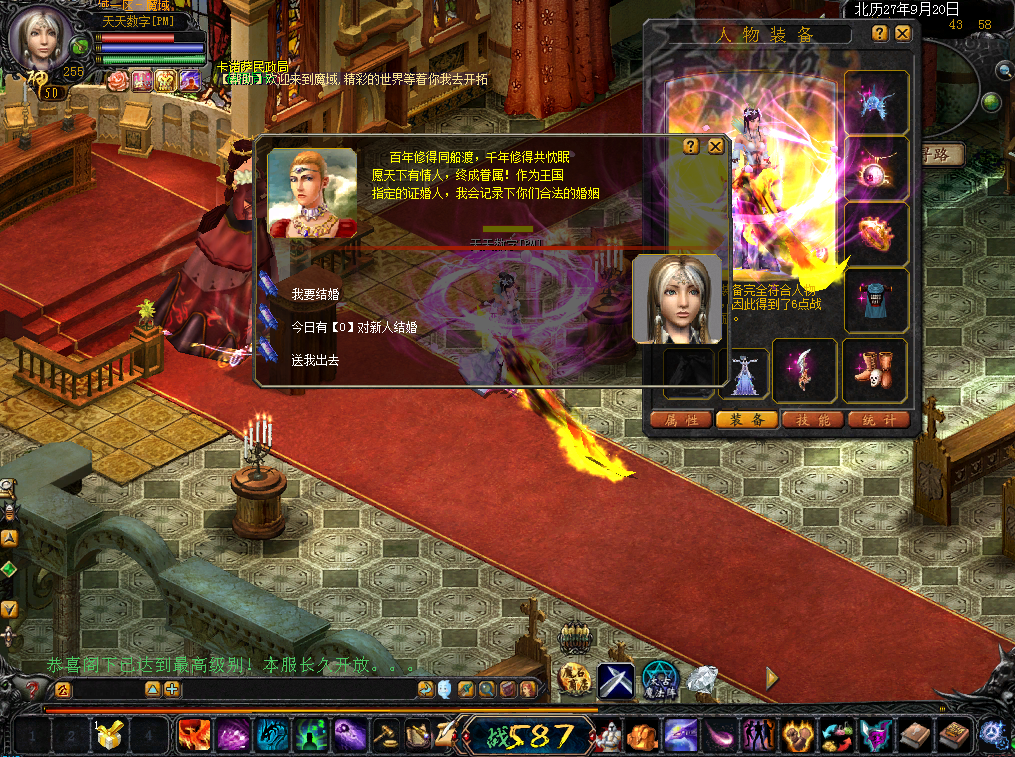Choose the 送我出去 dialogue option
The image size is (1015, 757).
click(x=315, y=360)
